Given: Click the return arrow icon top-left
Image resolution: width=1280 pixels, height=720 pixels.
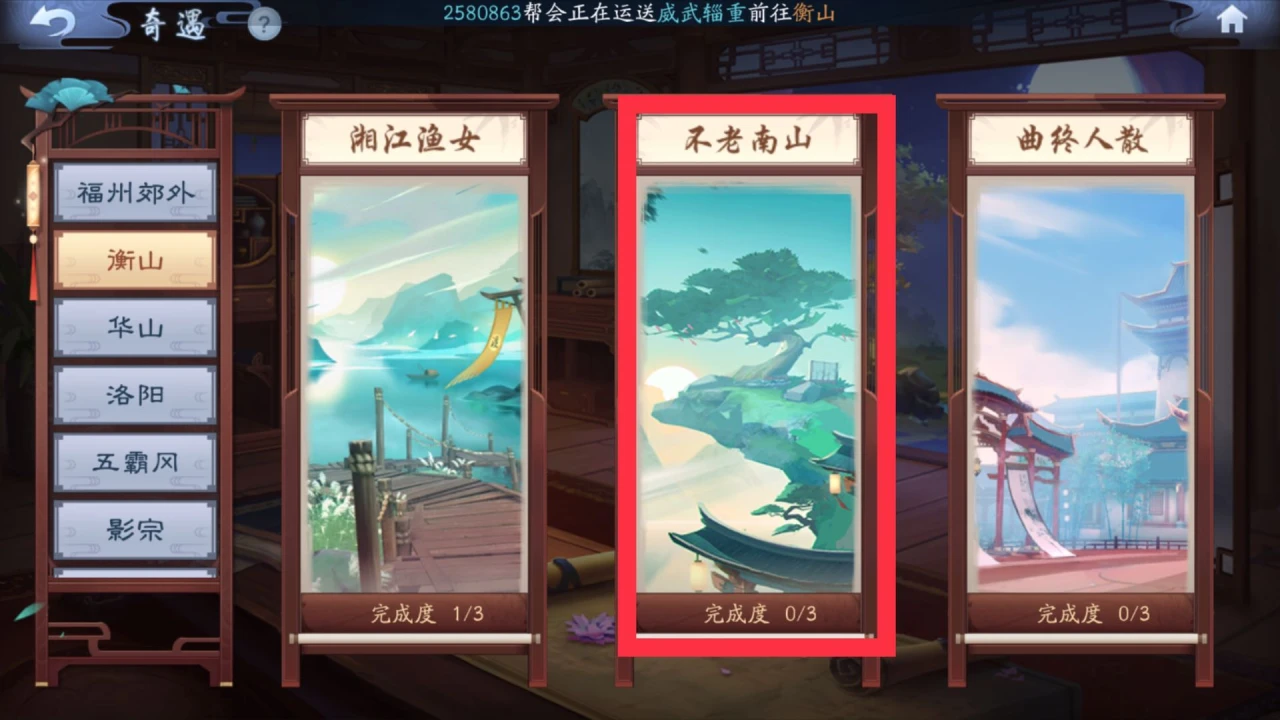Looking at the screenshot, I should pos(50,22).
